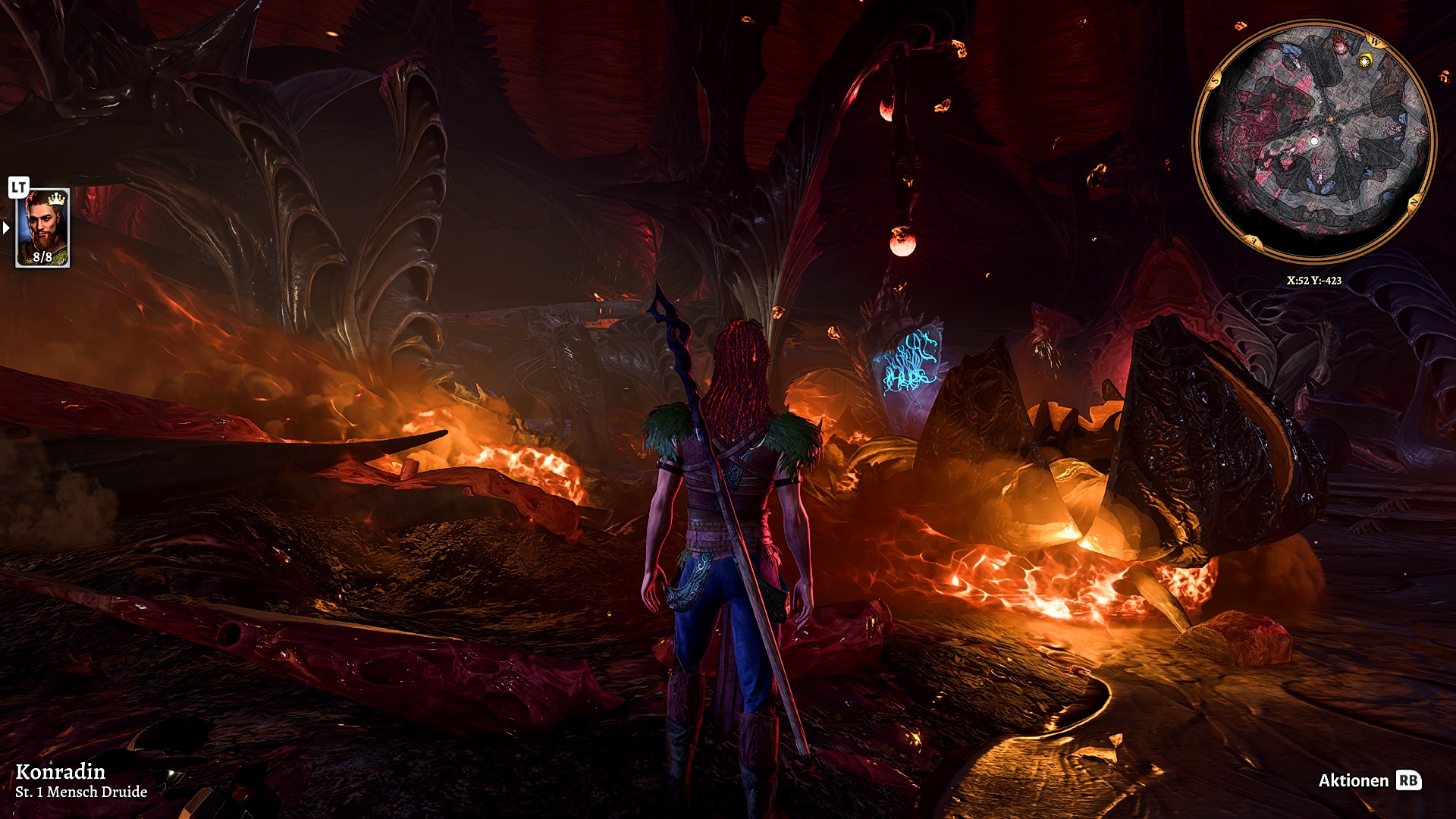Viewport: 1456px width, 819px height.
Task: Select Konradin's party portrait
Action: 42,227
